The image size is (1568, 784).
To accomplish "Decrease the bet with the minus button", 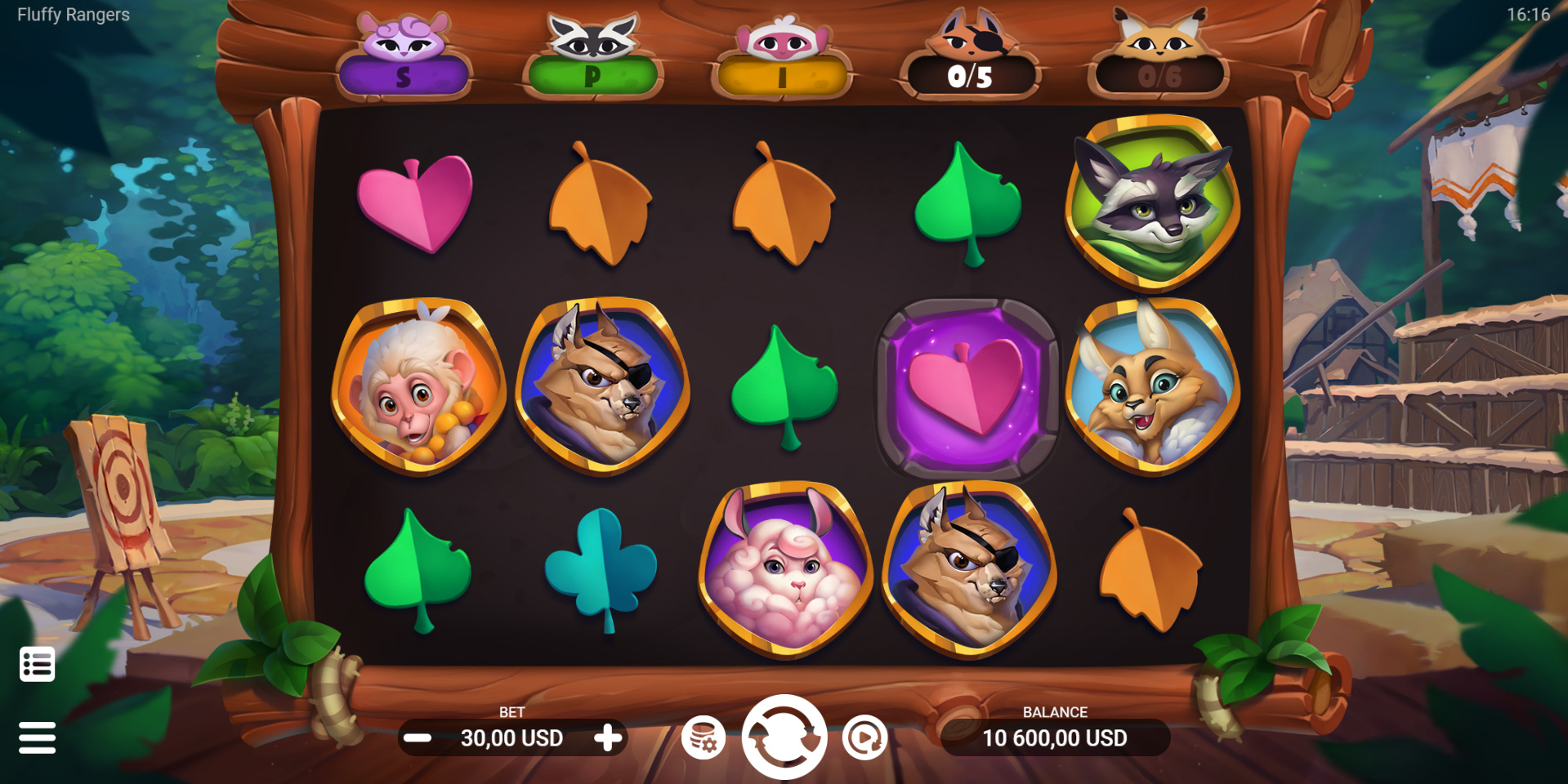I will (x=418, y=738).
